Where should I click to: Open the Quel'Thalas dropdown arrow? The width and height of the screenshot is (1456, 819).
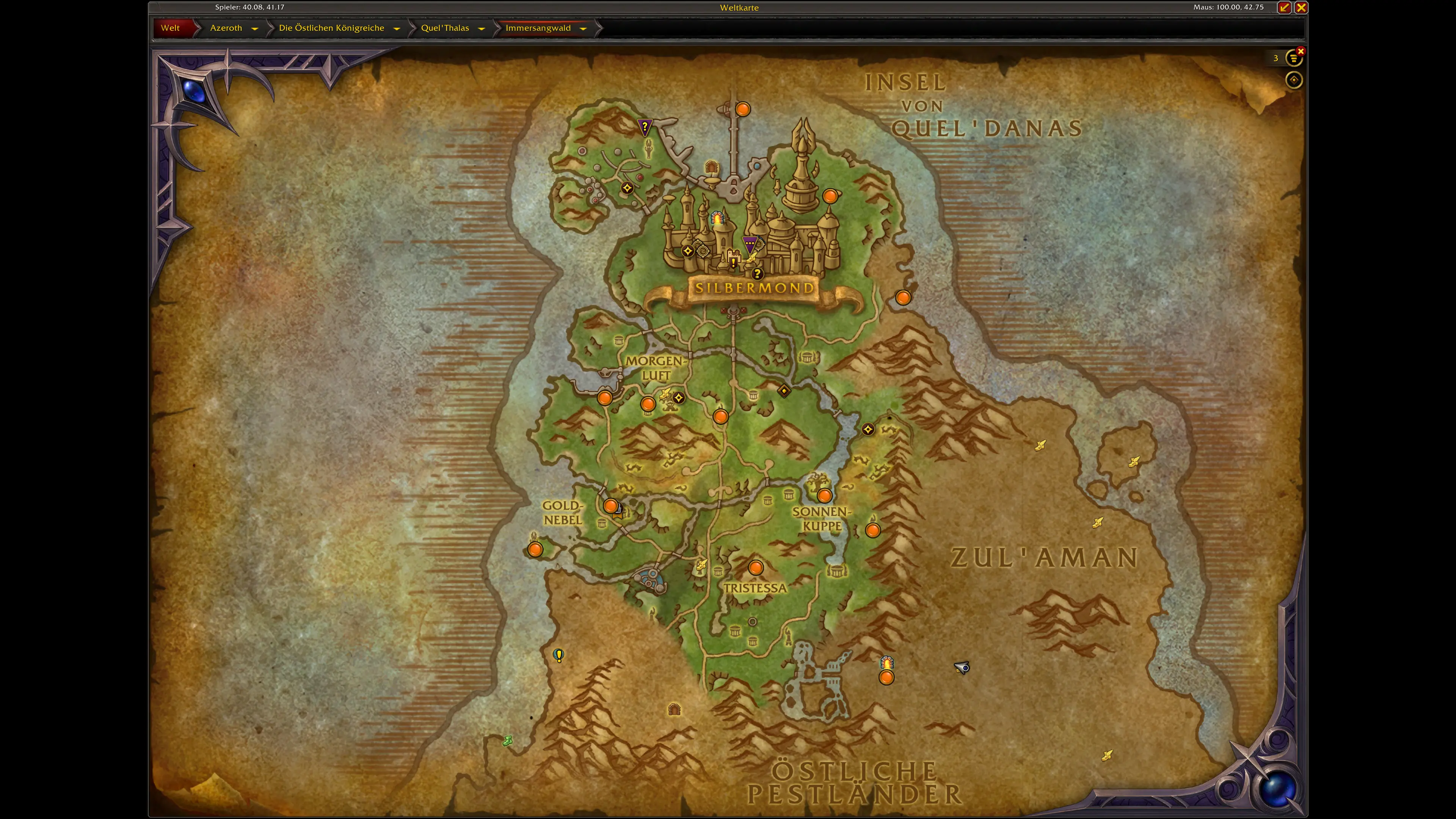coord(482,28)
